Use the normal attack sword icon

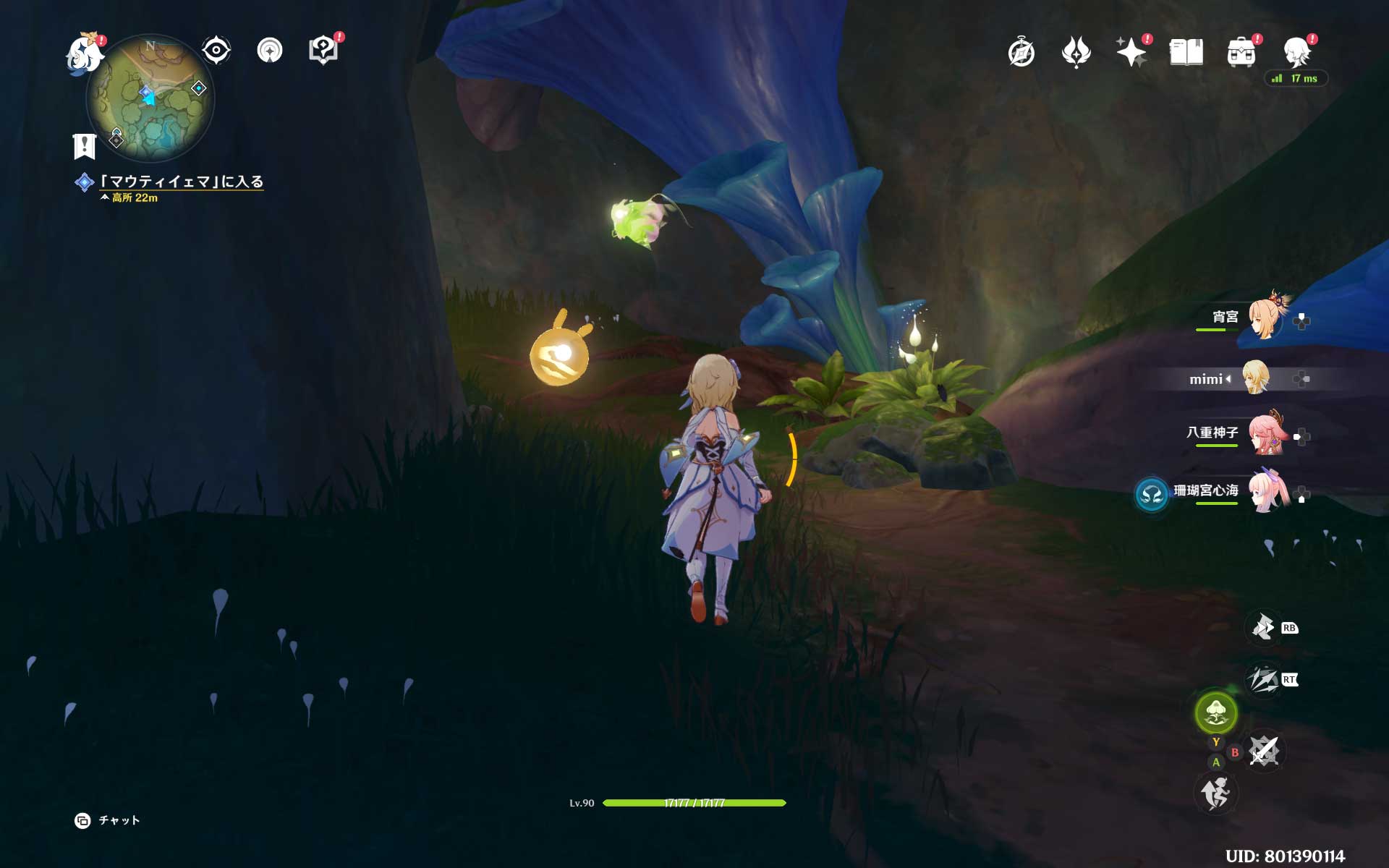point(1264,751)
